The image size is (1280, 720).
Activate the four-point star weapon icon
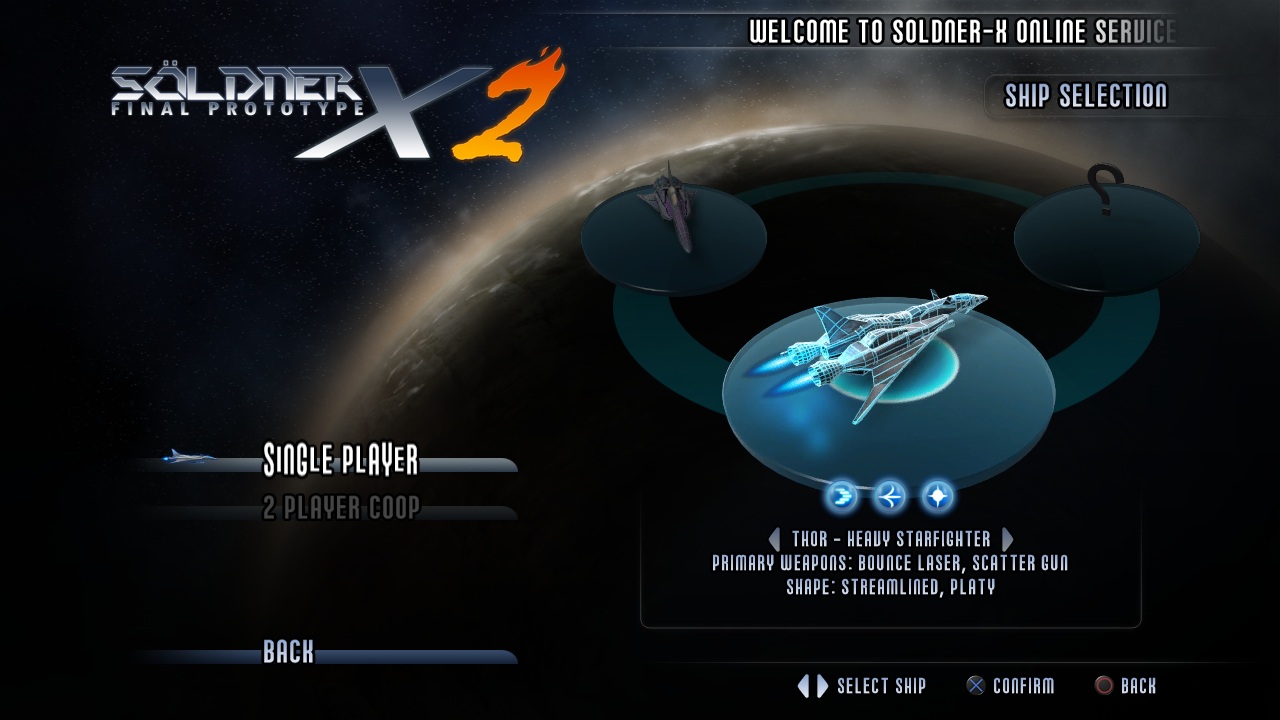(x=937, y=495)
